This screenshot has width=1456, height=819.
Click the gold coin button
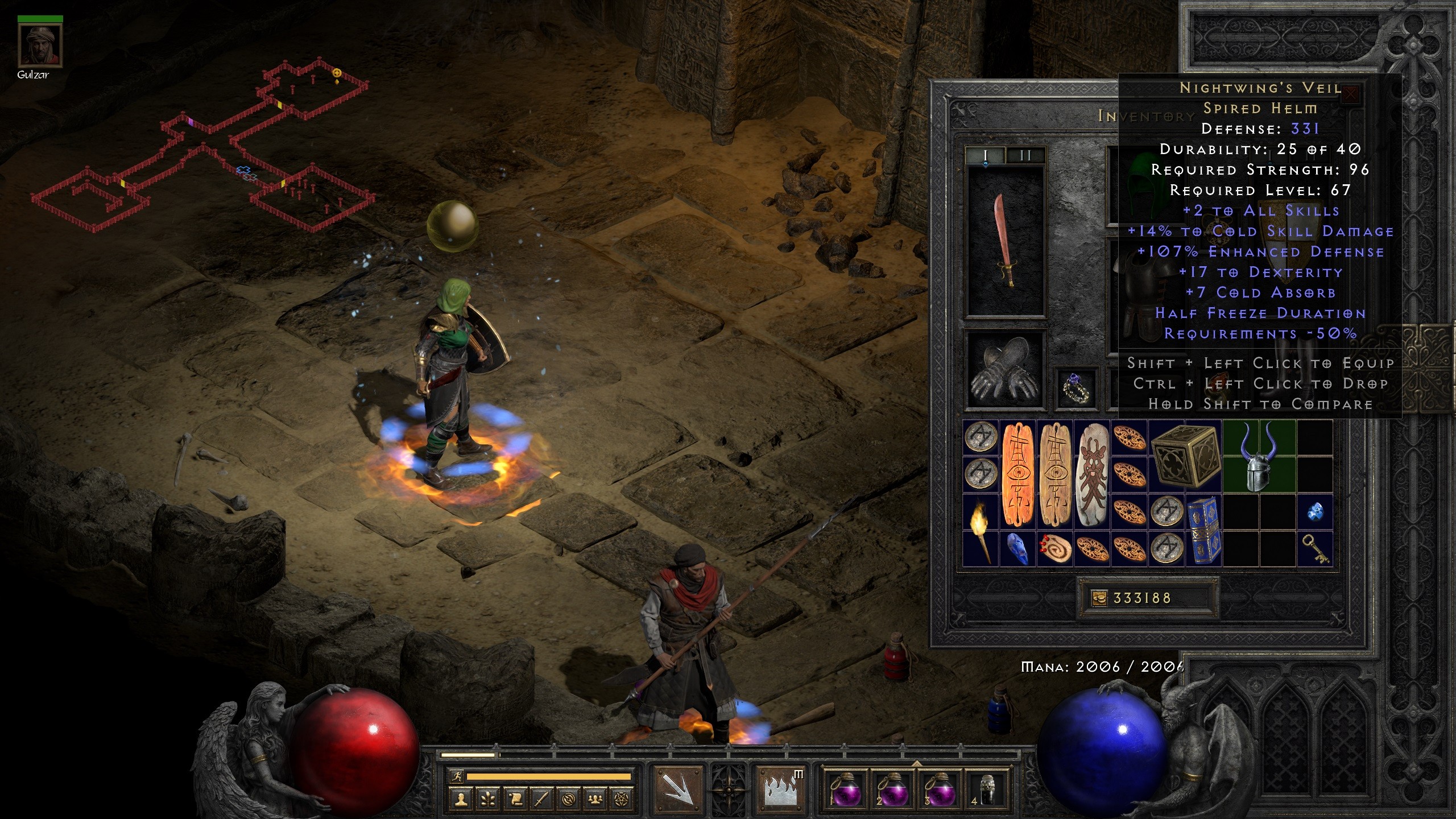(1099, 598)
